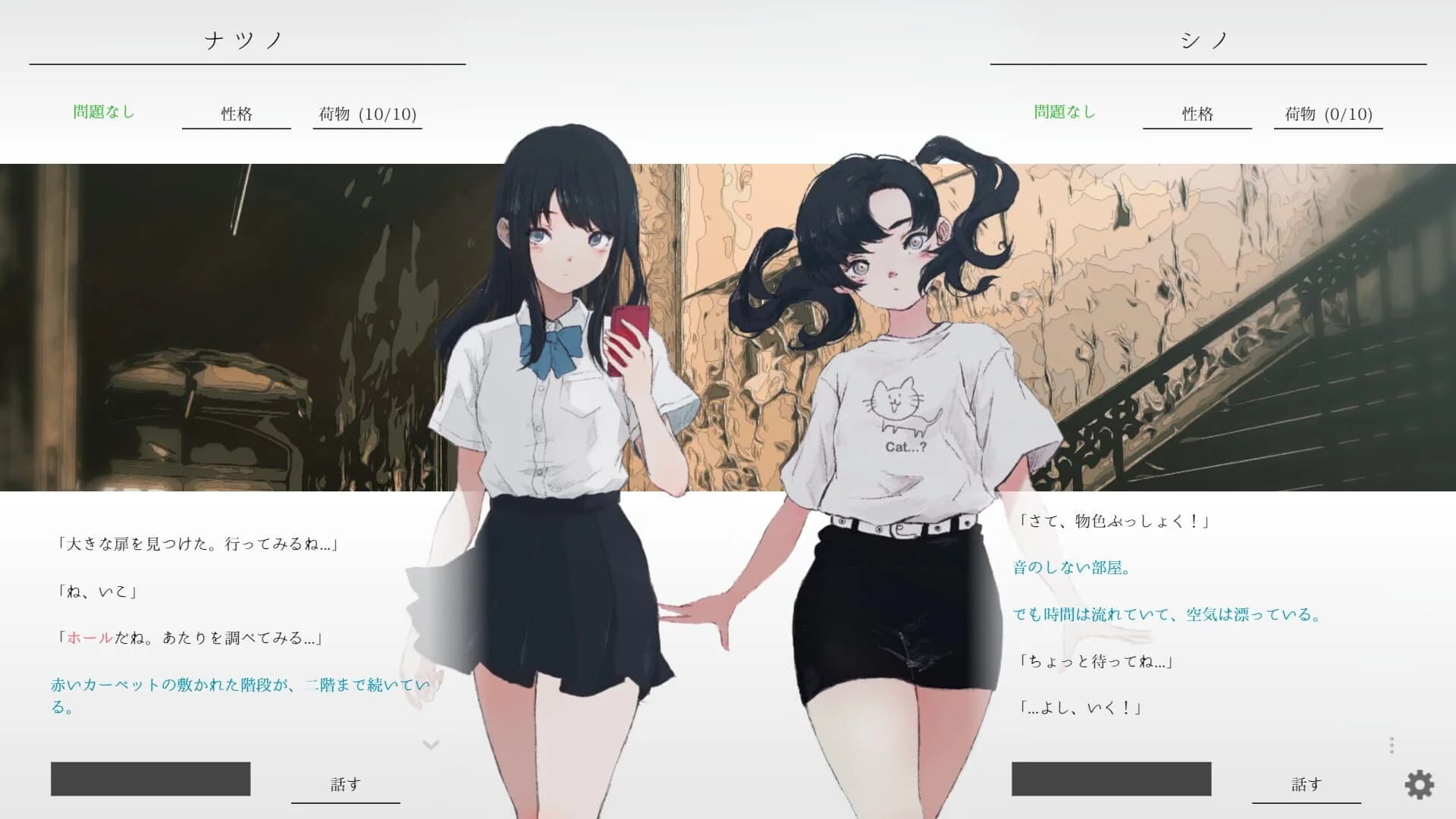
Task: Open ナツノ's 性格 (personality) panel
Action: [x=236, y=114]
